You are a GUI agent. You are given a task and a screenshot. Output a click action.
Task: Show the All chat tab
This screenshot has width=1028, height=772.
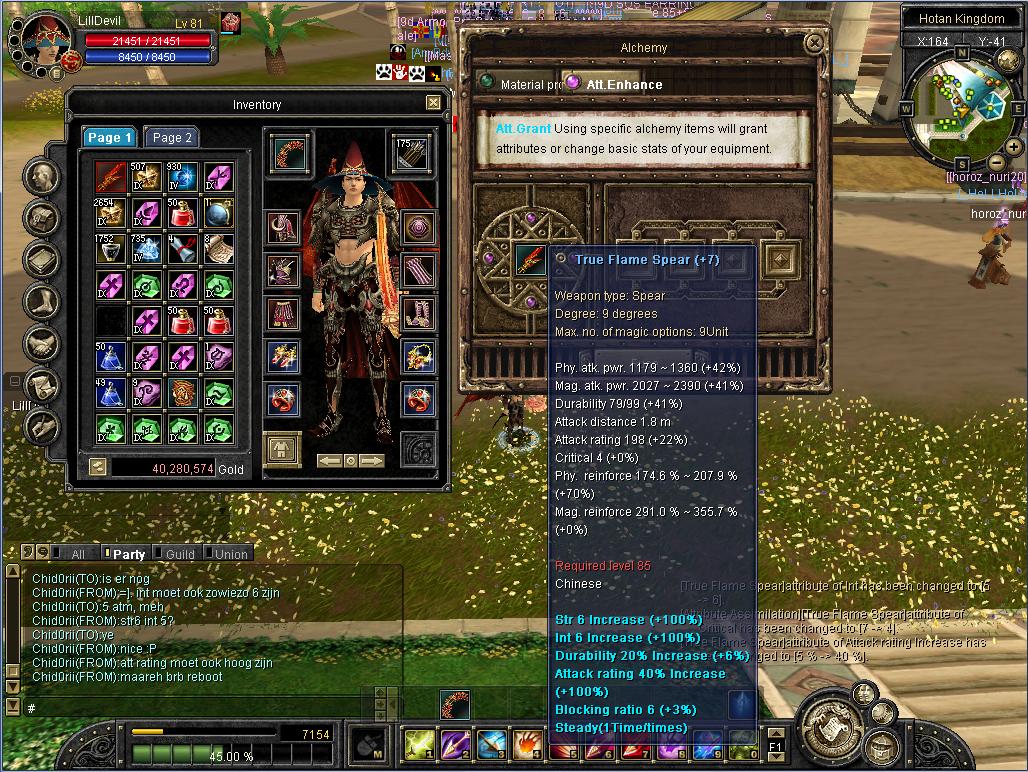[77, 554]
